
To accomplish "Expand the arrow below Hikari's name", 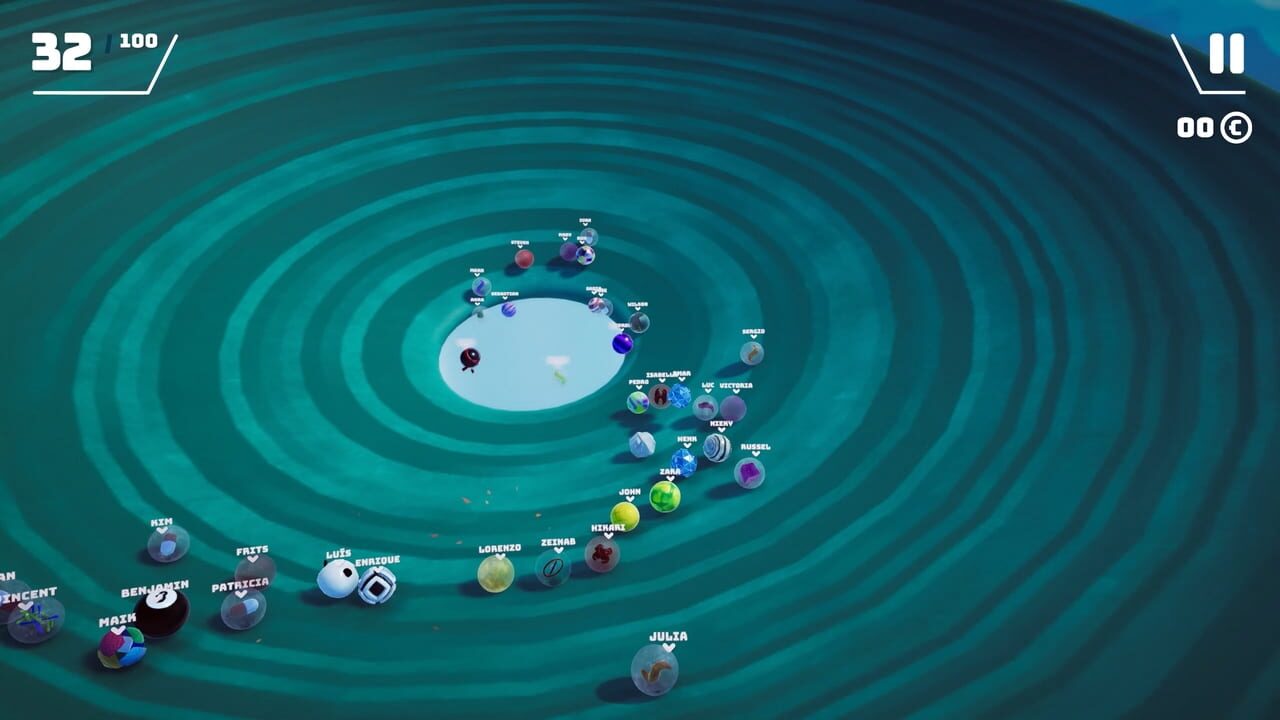I will tap(609, 535).
